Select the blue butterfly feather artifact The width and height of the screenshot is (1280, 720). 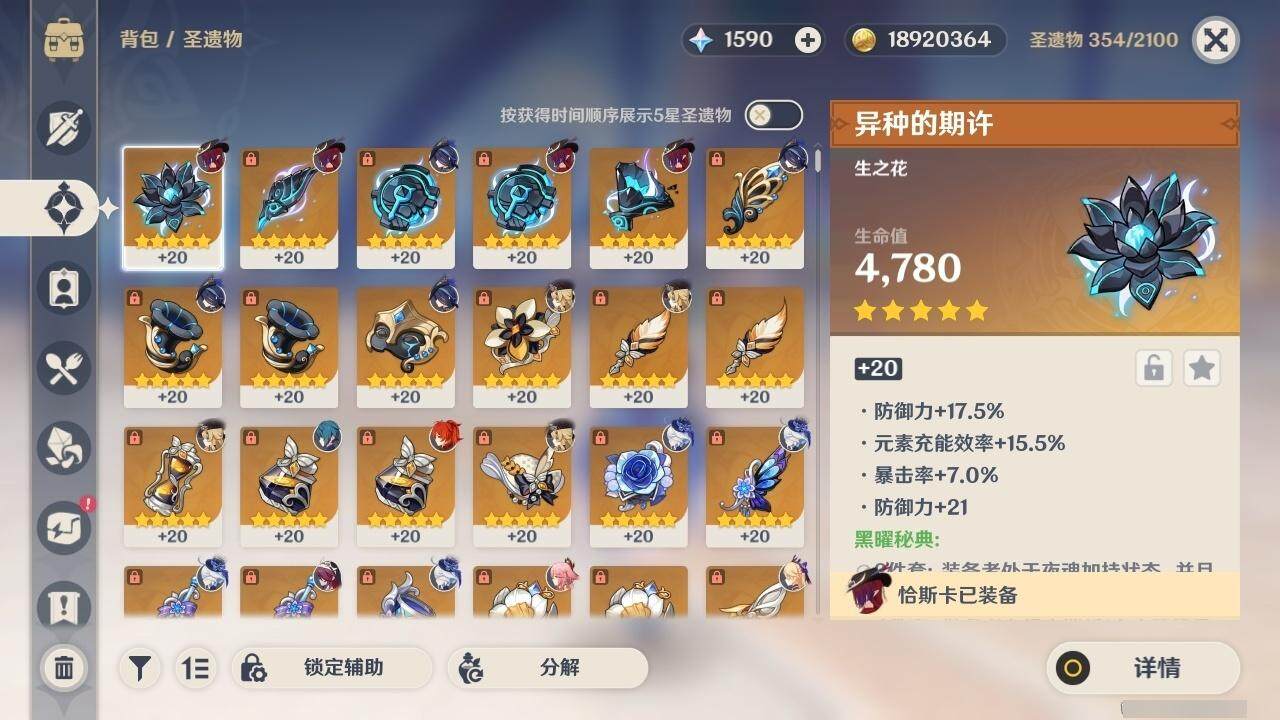point(754,487)
